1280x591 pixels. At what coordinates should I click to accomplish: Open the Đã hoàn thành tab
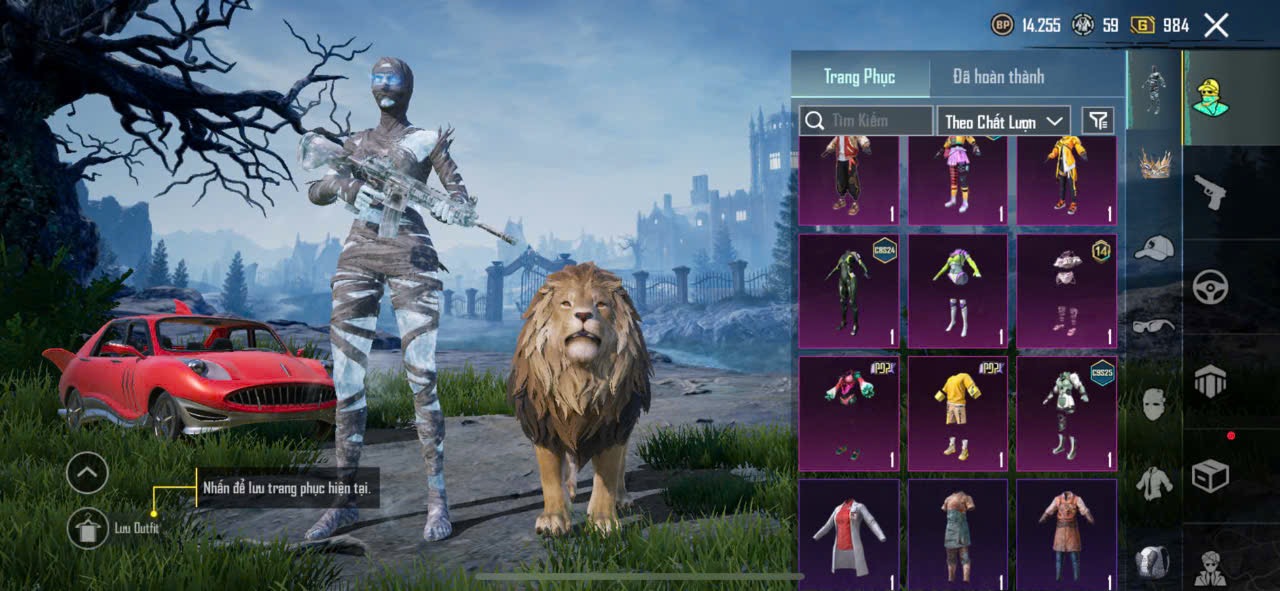coord(998,77)
